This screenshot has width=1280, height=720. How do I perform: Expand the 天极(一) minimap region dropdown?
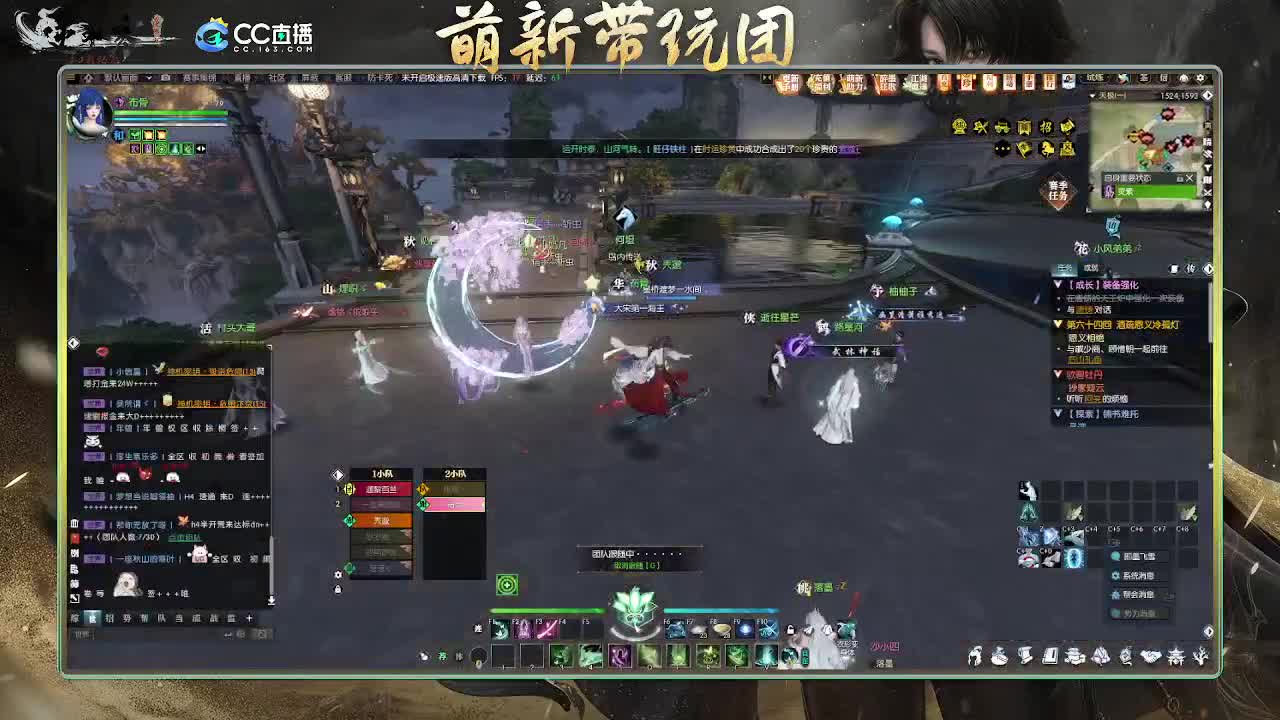pos(1092,95)
